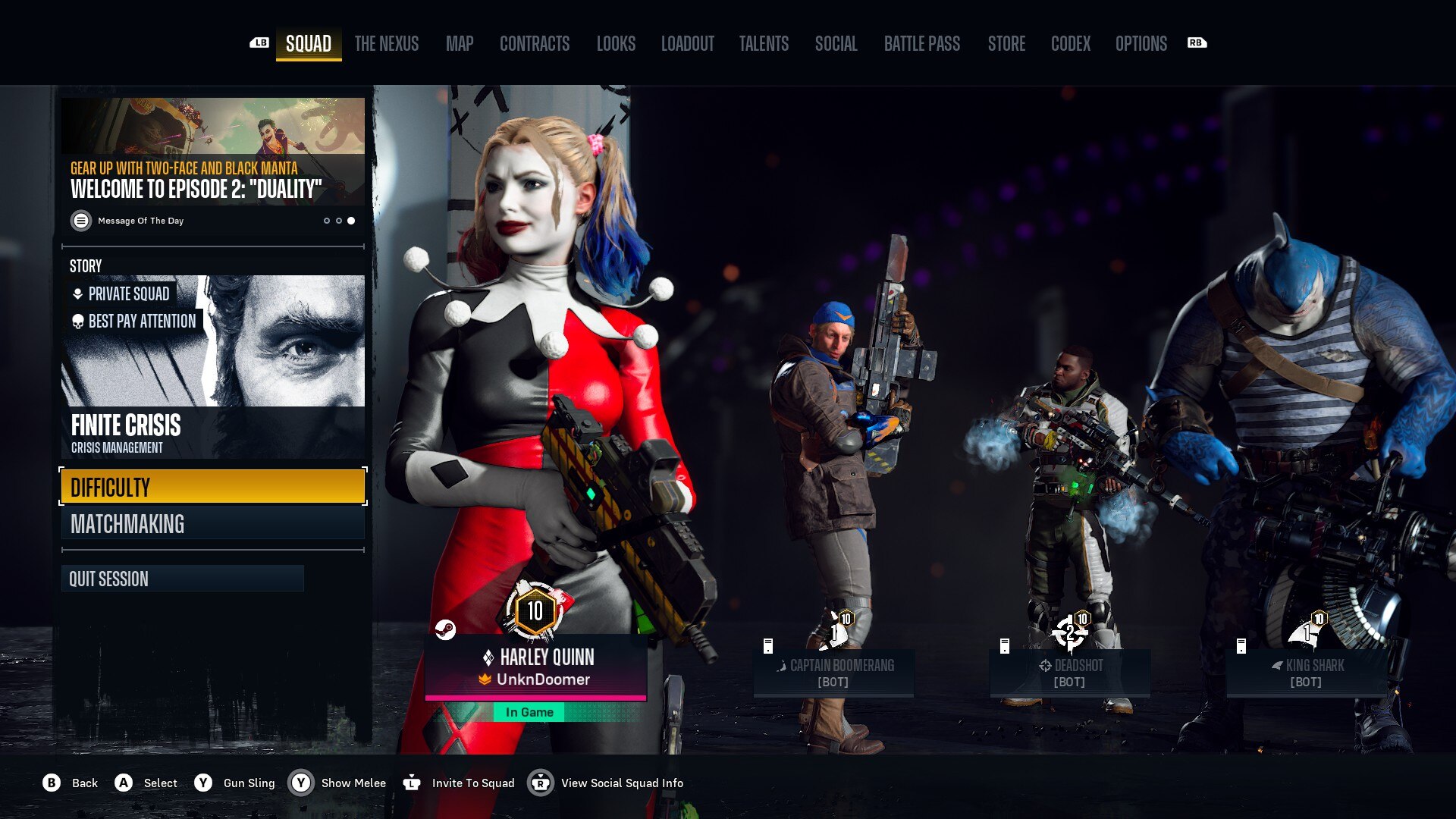Open the Difficulty setting
This screenshot has height=819, width=1456.
tap(213, 487)
